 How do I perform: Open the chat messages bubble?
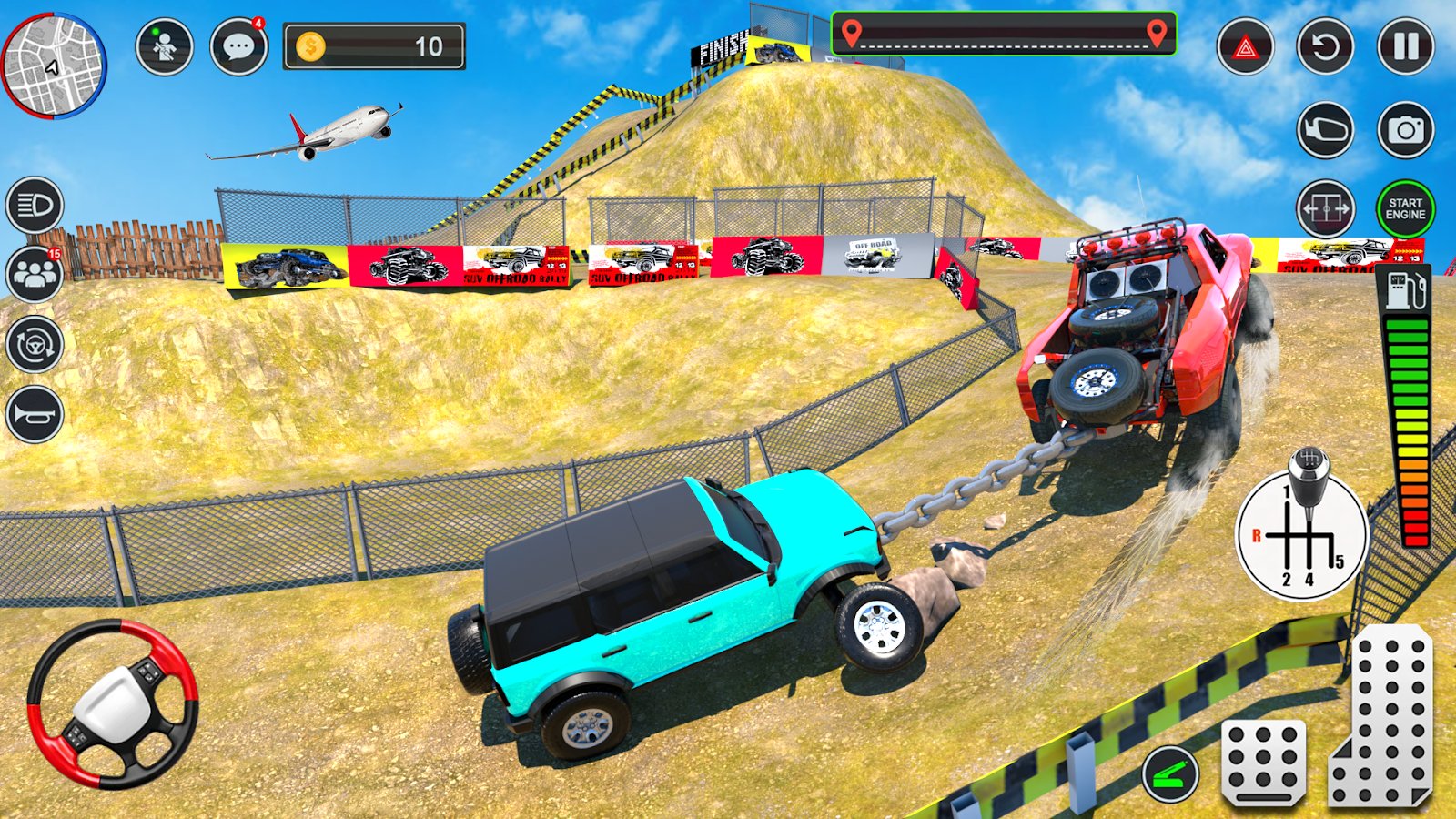click(x=238, y=46)
